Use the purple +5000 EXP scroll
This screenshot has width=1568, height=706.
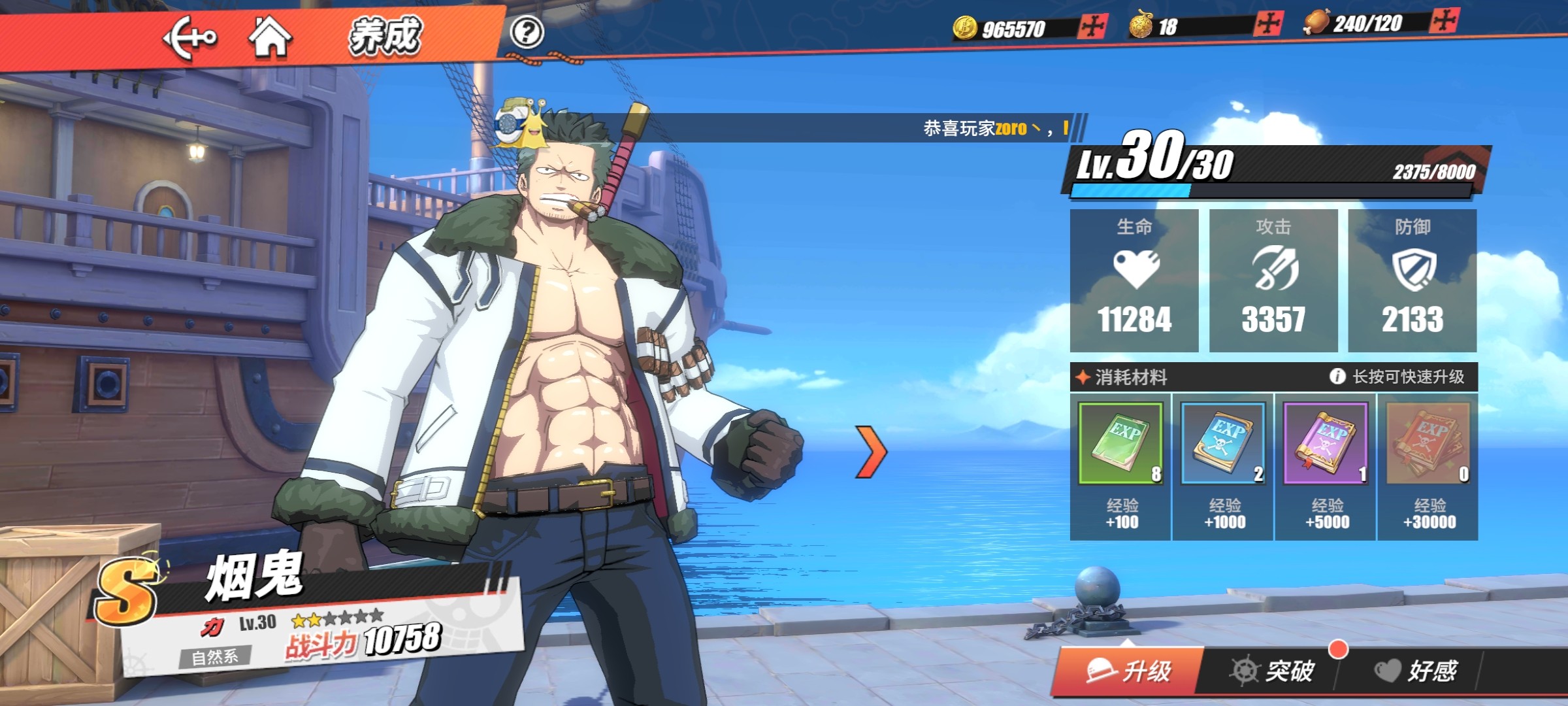[1326, 444]
